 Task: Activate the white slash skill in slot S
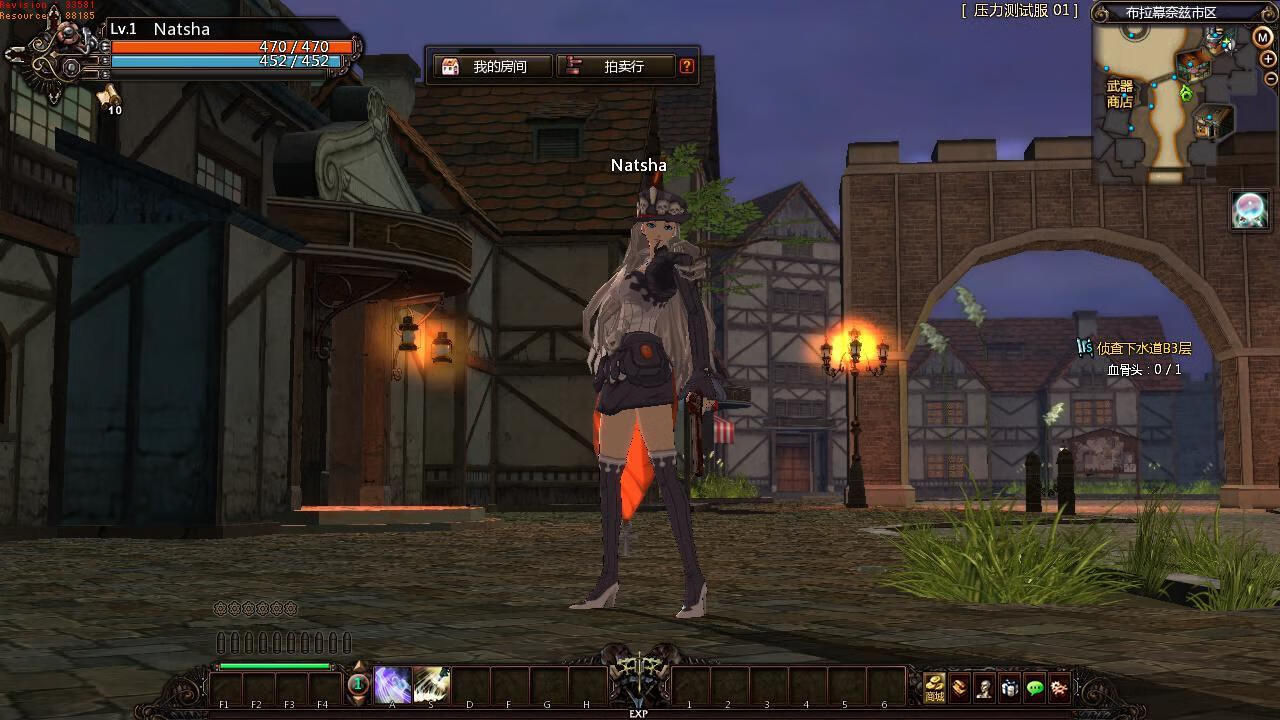point(431,685)
